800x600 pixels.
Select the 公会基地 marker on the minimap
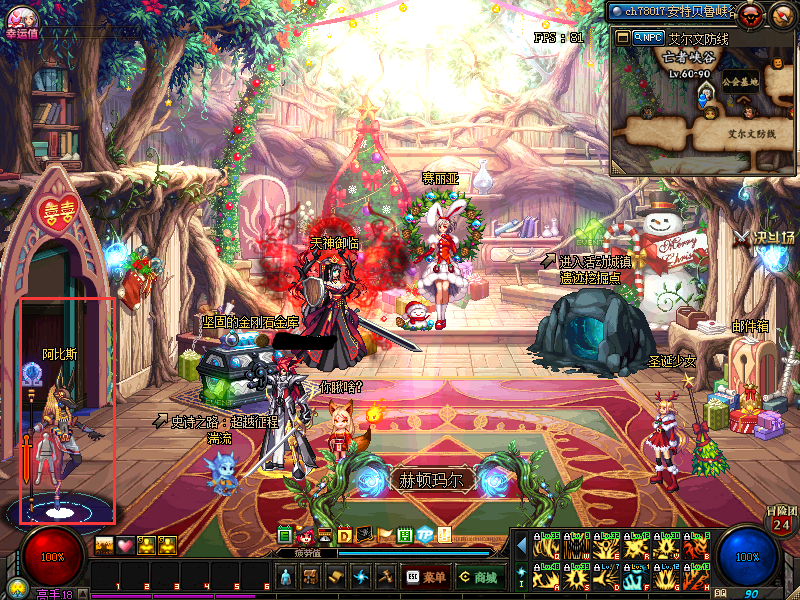tap(741, 82)
